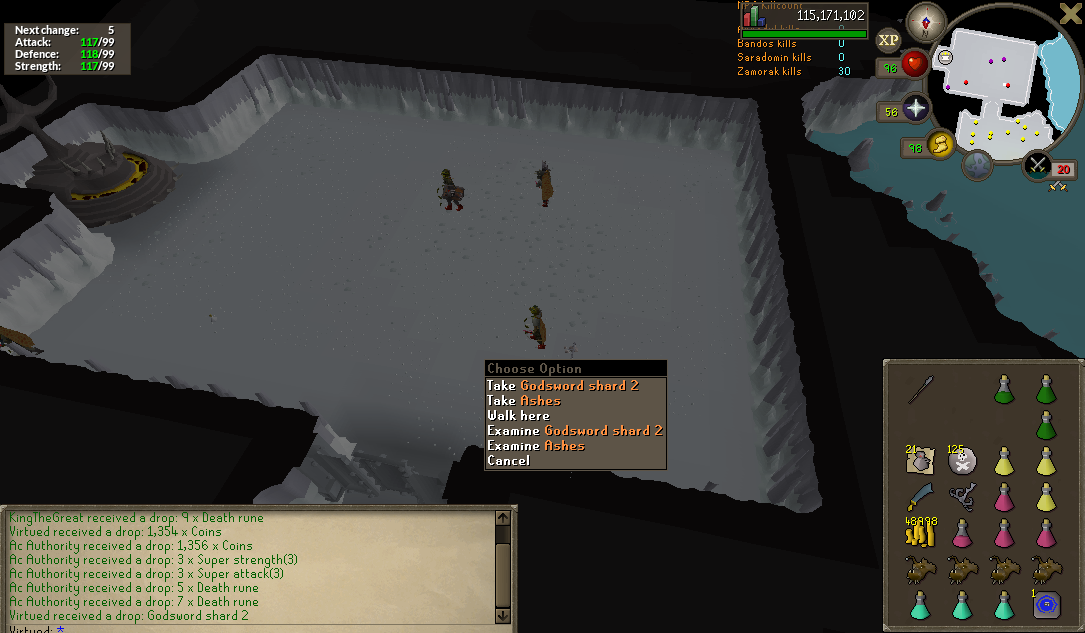Toggle the XP drops orb
Image resolution: width=1085 pixels, height=633 pixels.
tap(887, 40)
